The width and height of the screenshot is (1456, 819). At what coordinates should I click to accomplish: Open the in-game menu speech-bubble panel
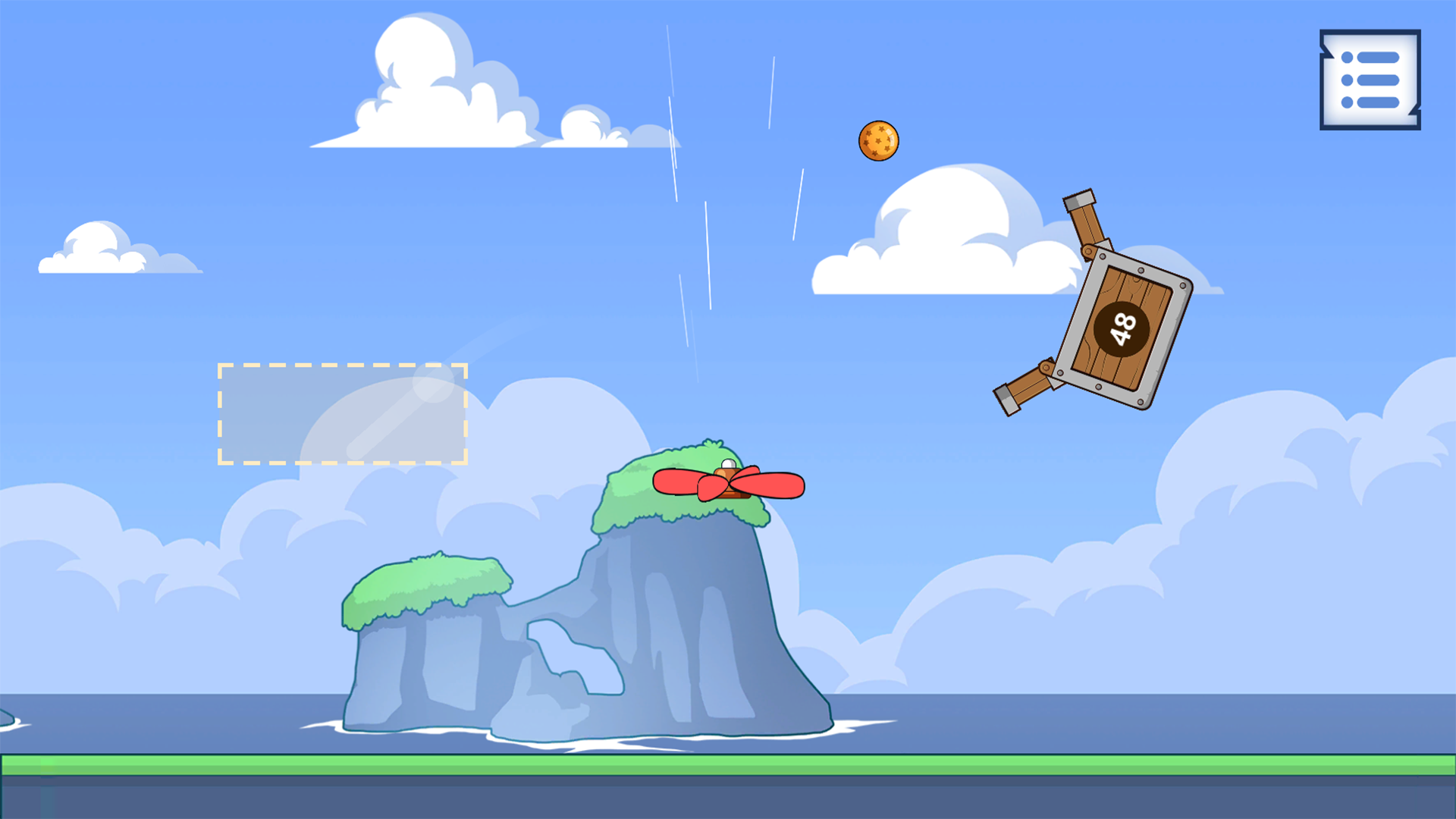tap(1370, 78)
